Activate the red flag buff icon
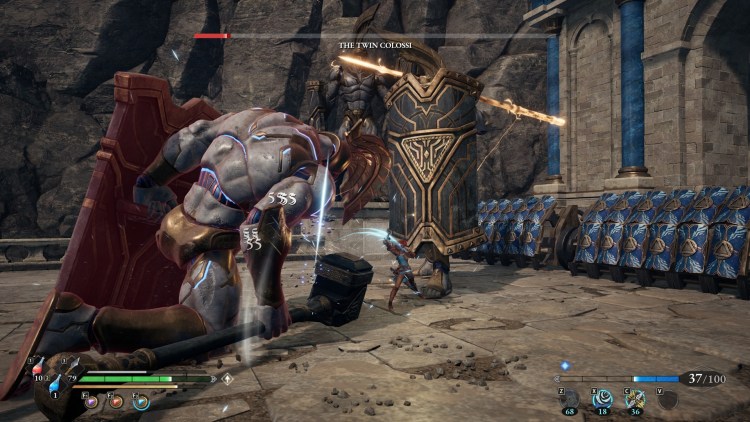This screenshot has width=750, height=422. [x=116, y=401]
